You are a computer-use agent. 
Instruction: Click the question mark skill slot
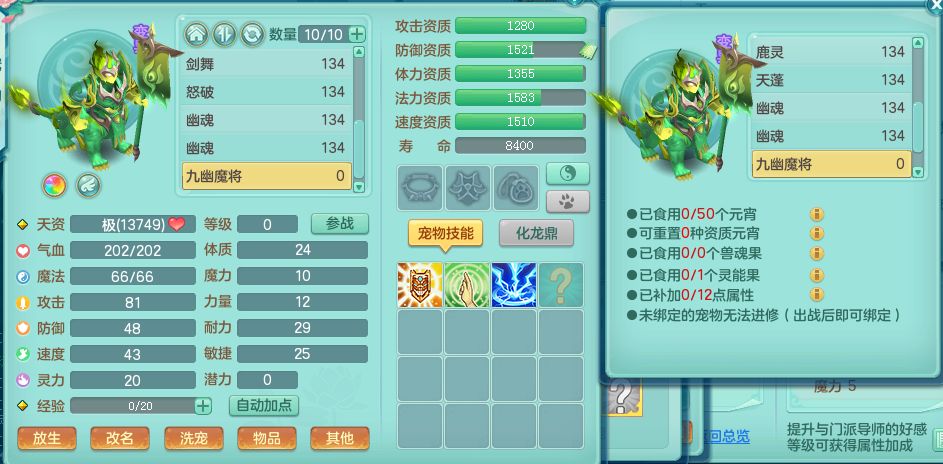(561, 285)
